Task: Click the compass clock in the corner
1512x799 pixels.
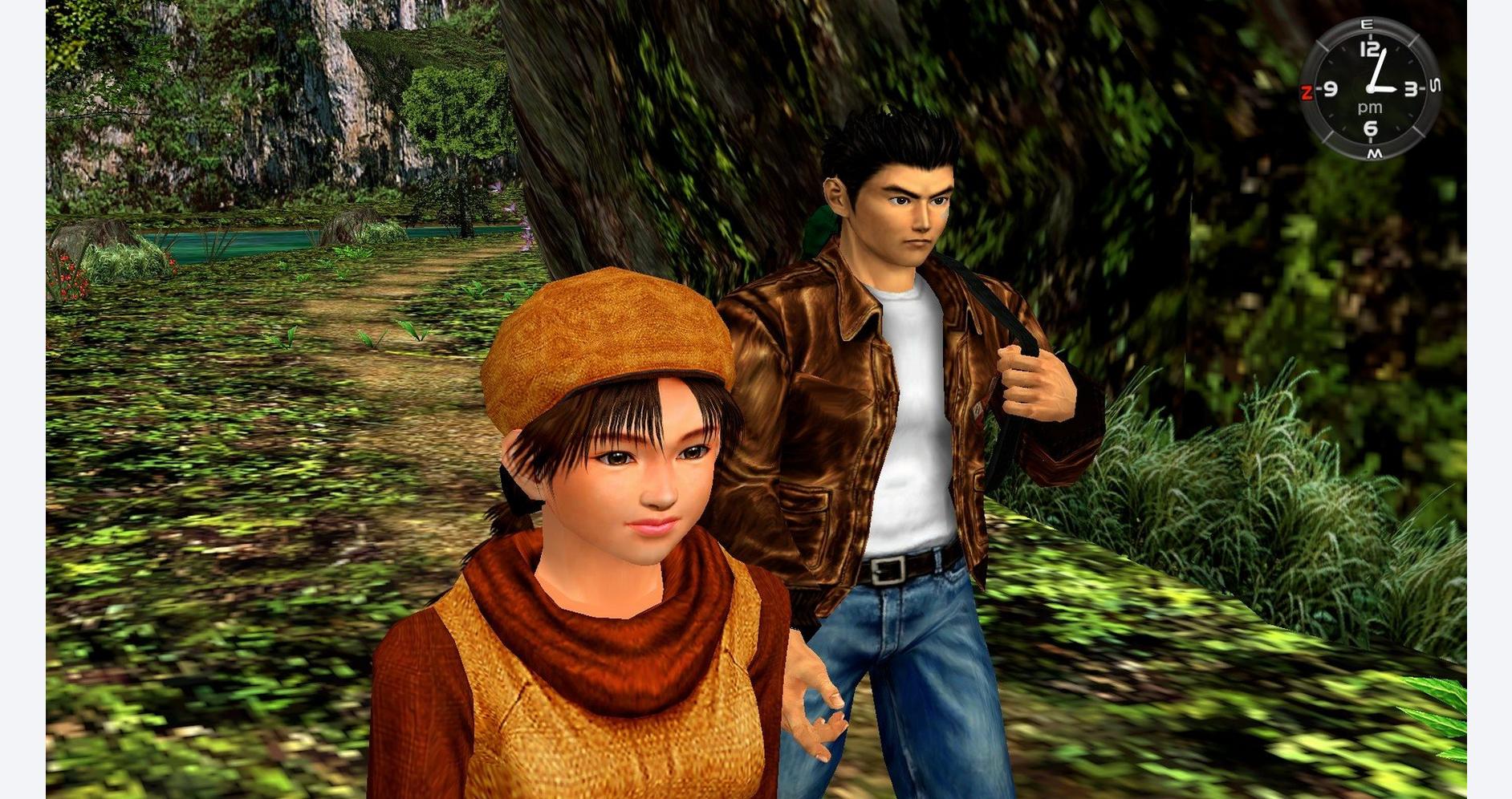Action: [x=1369, y=88]
